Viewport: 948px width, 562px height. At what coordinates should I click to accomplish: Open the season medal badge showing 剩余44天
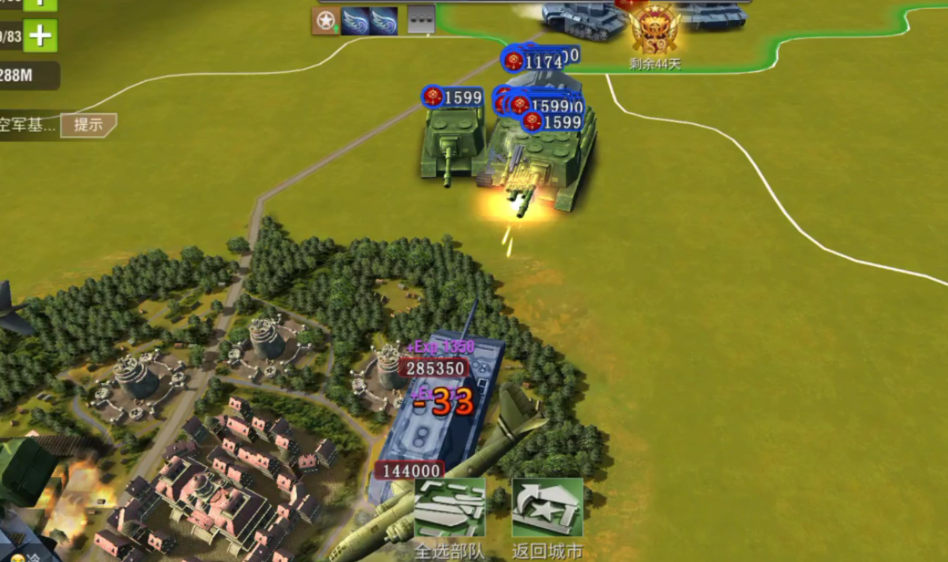click(x=655, y=30)
